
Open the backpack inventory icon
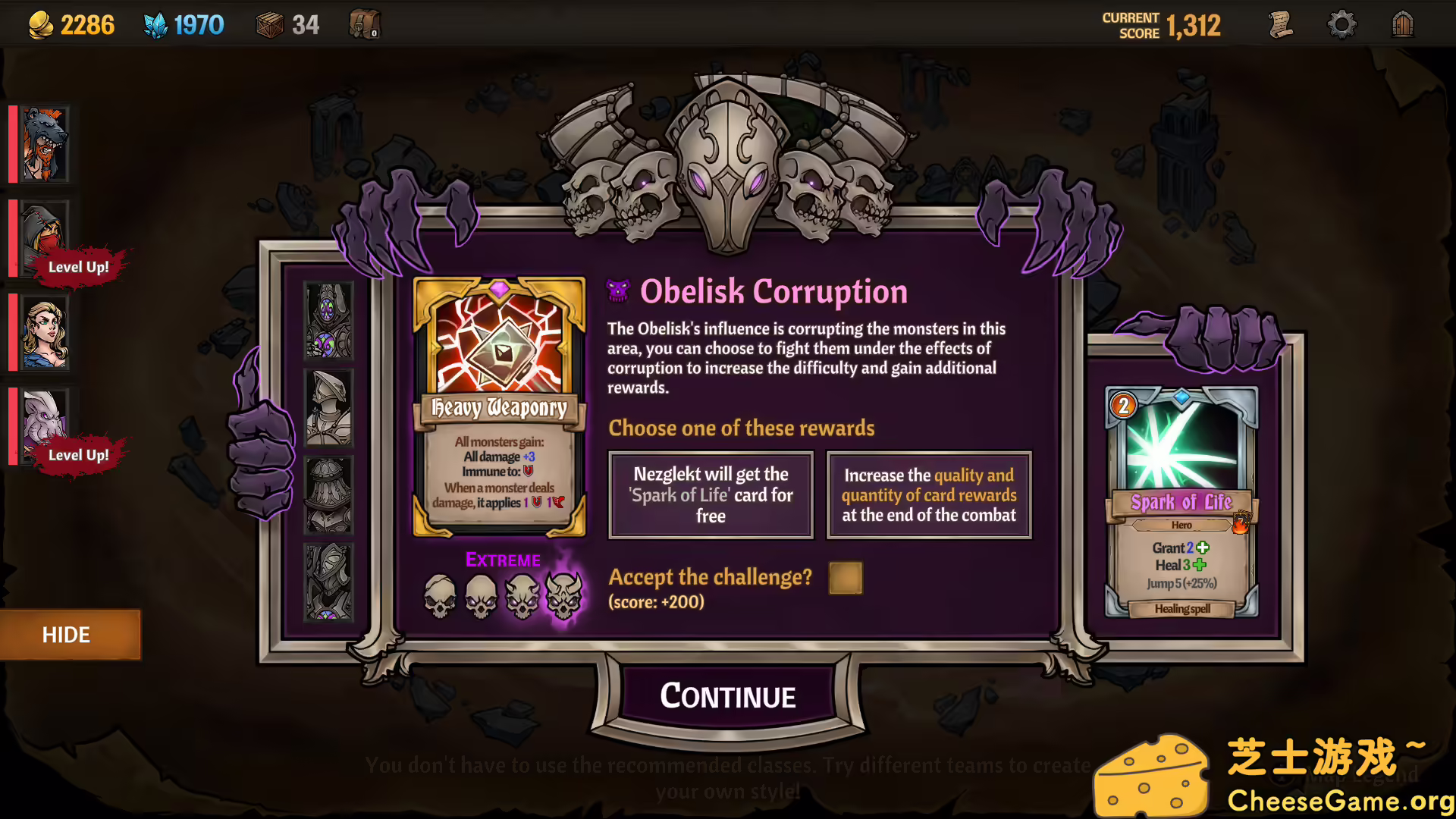(x=362, y=23)
